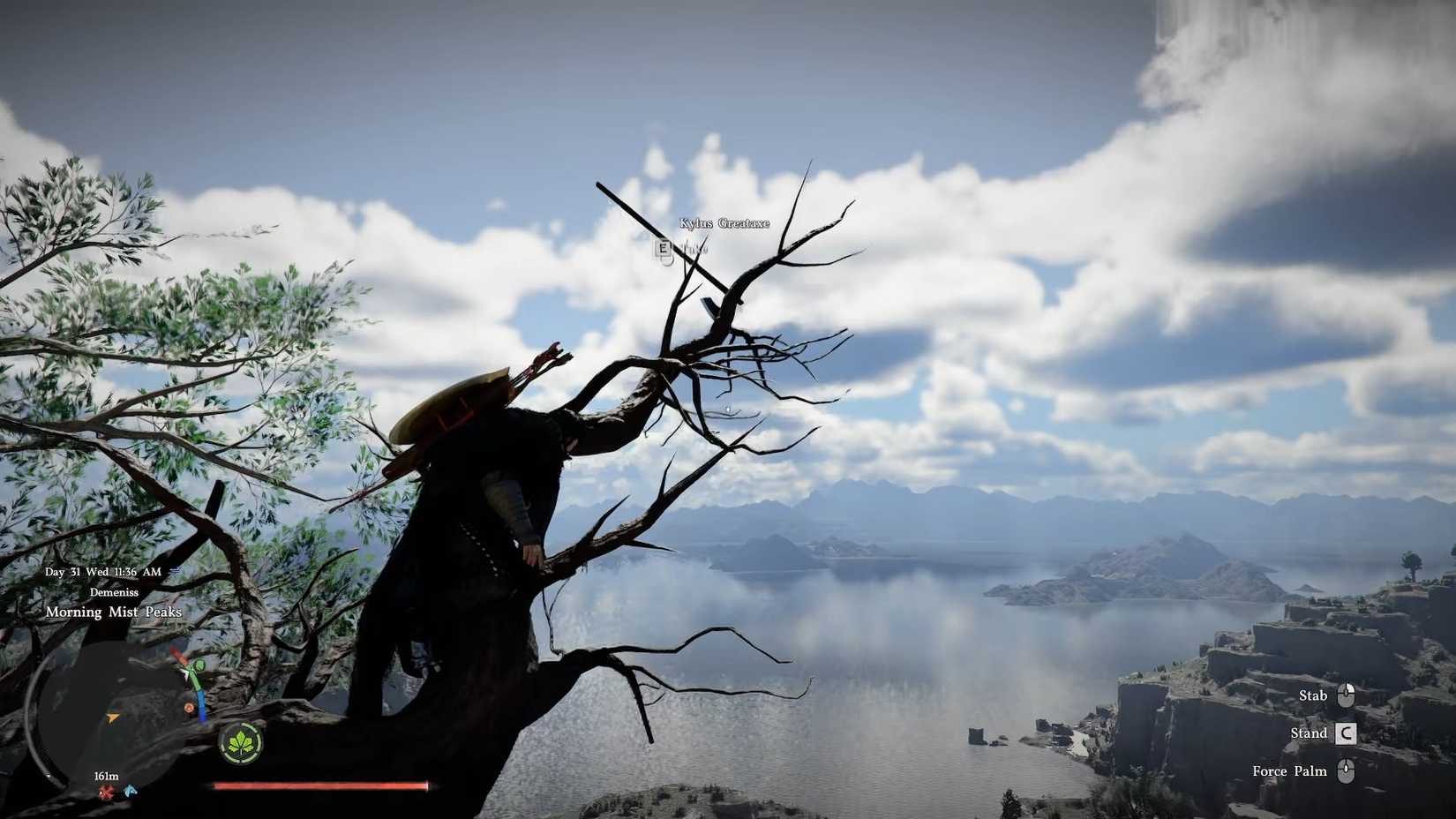Click the C key prompt for Stand
The width and height of the screenshot is (1456, 819).
(x=1346, y=733)
